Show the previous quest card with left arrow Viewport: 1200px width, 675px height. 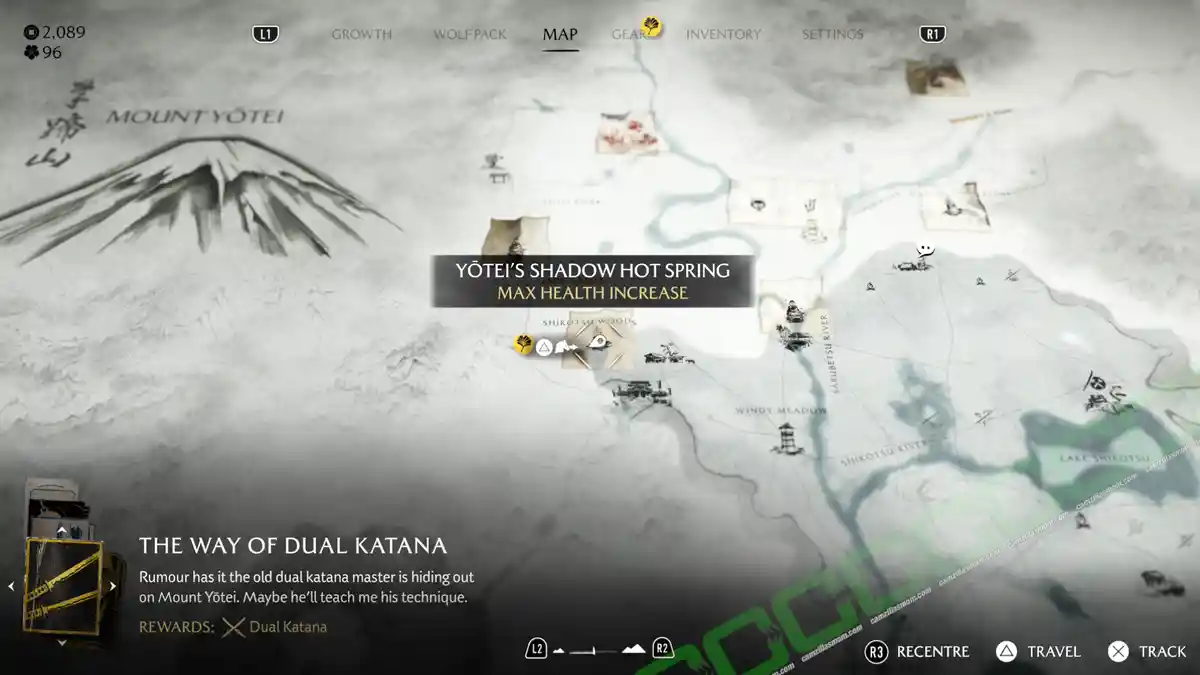point(12,587)
